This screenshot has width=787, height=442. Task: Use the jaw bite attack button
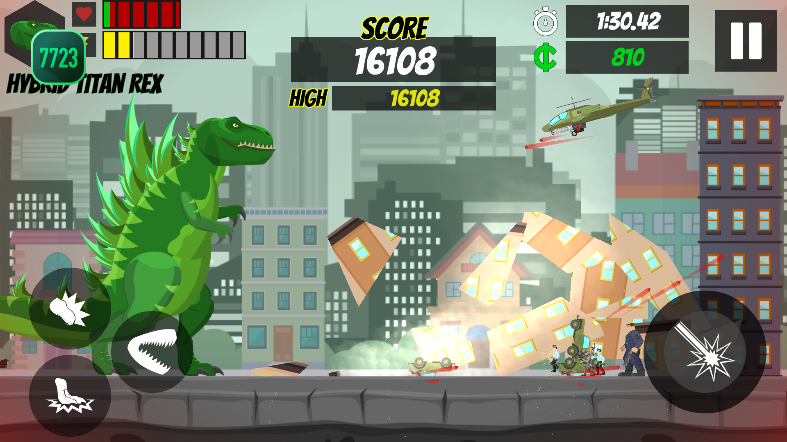151,352
